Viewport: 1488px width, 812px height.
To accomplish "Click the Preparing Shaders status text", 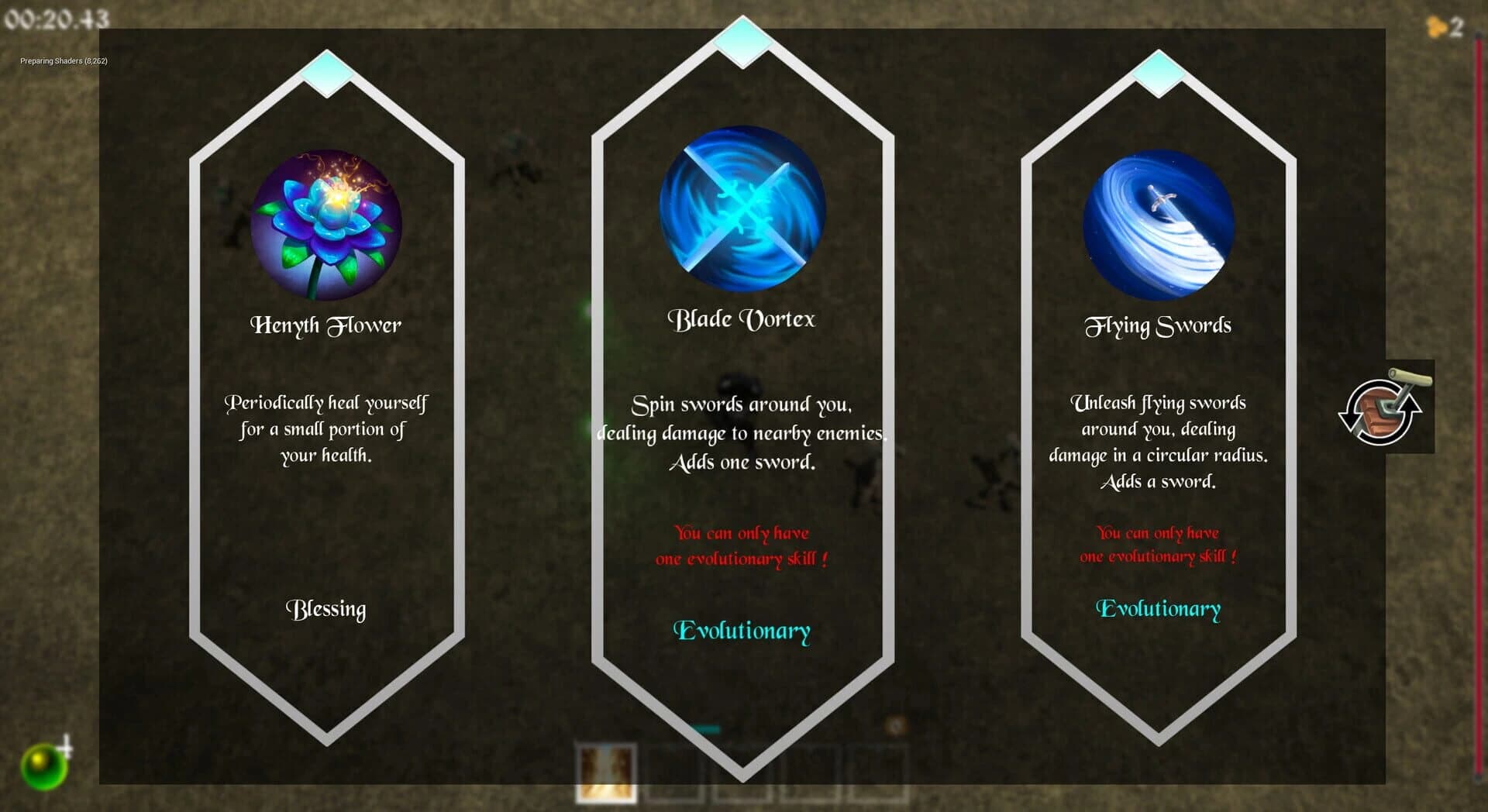I will click(x=62, y=60).
